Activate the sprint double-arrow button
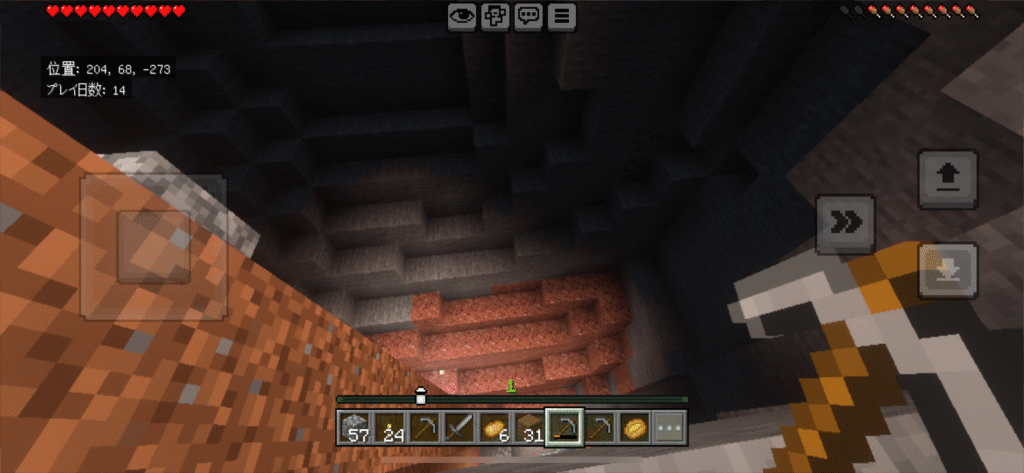This screenshot has width=1024, height=473. (845, 224)
